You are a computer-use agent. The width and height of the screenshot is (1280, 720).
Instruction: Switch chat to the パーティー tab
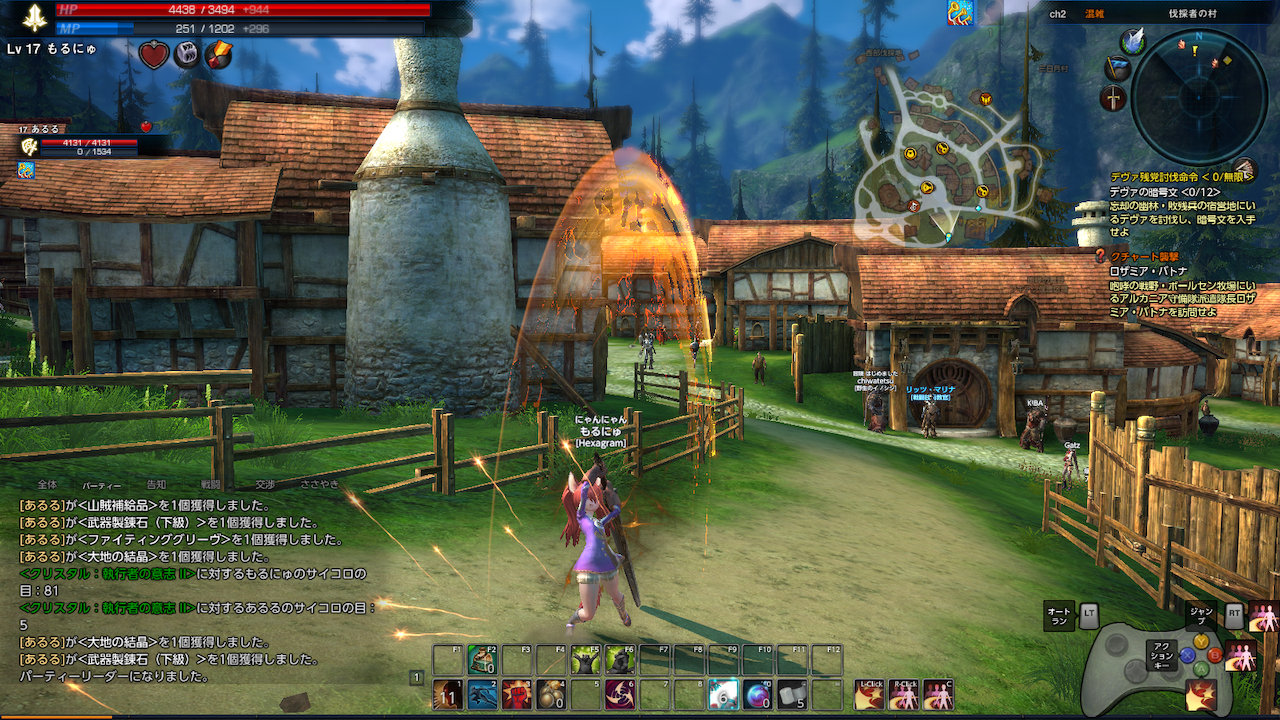[102, 484]
